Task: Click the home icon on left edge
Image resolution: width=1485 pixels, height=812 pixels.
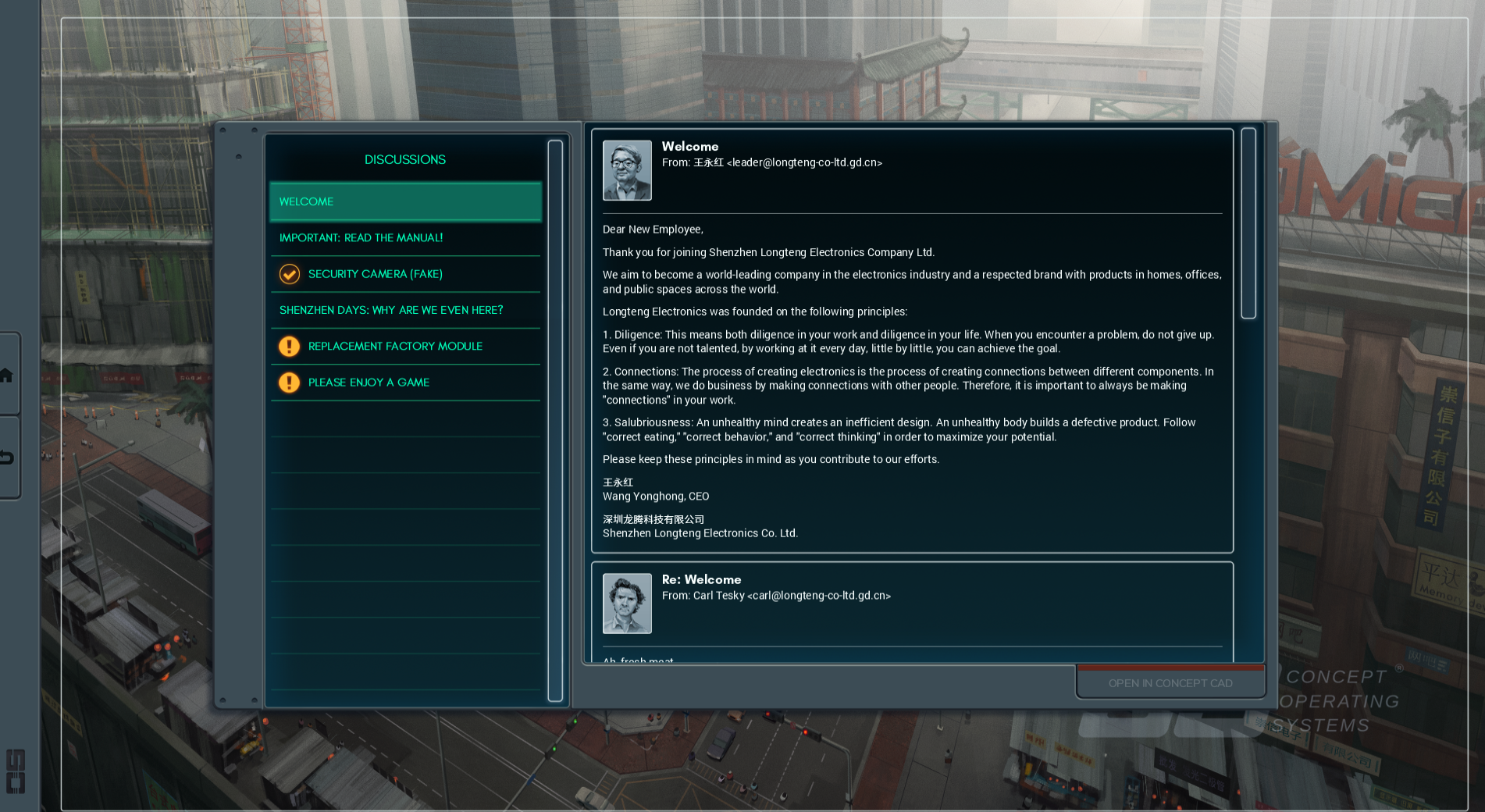Action: click(6, 375)
